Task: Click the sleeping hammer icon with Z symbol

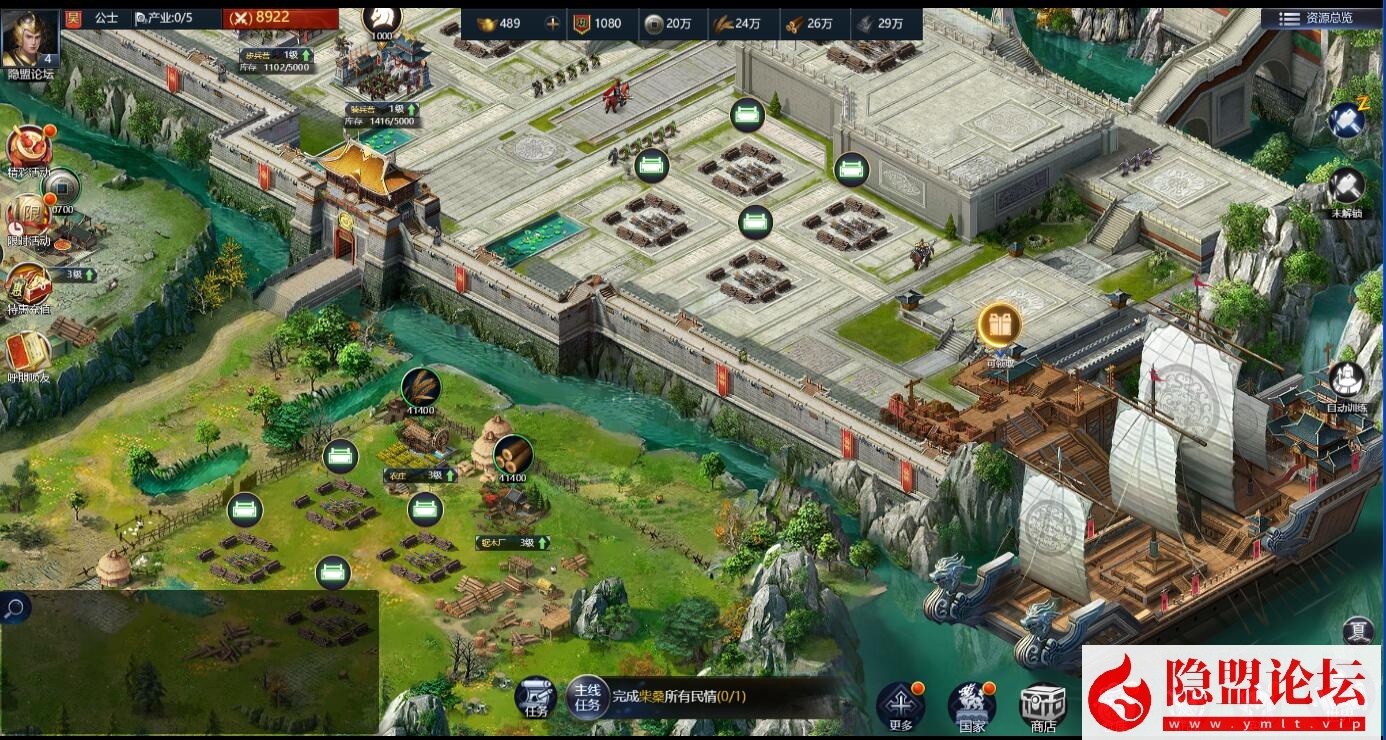Action: [x=1348, y=118]
